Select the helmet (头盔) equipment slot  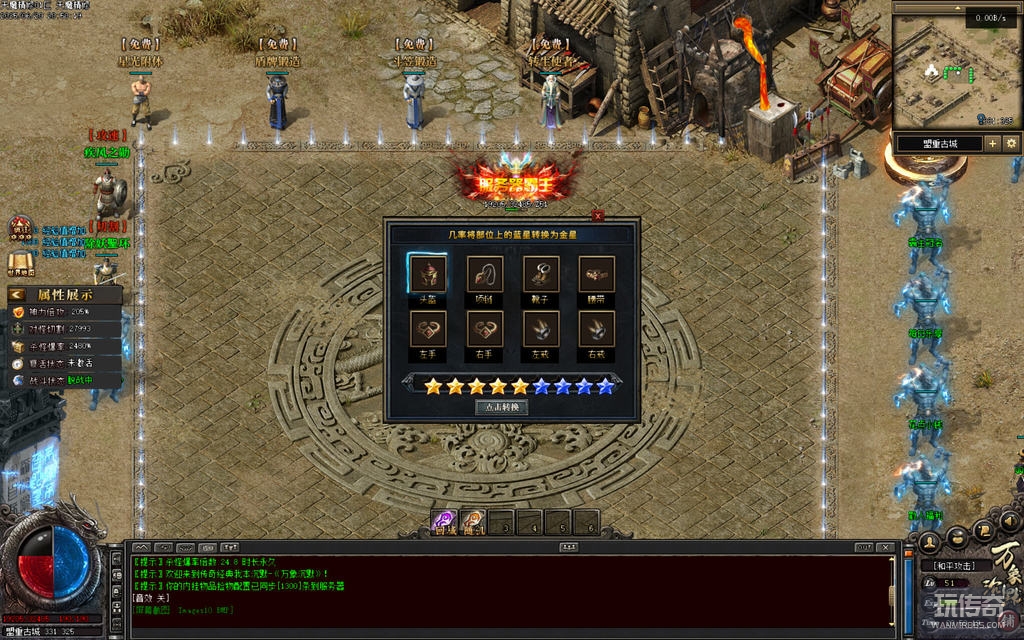pyautogui.click(x=427, y=273)
